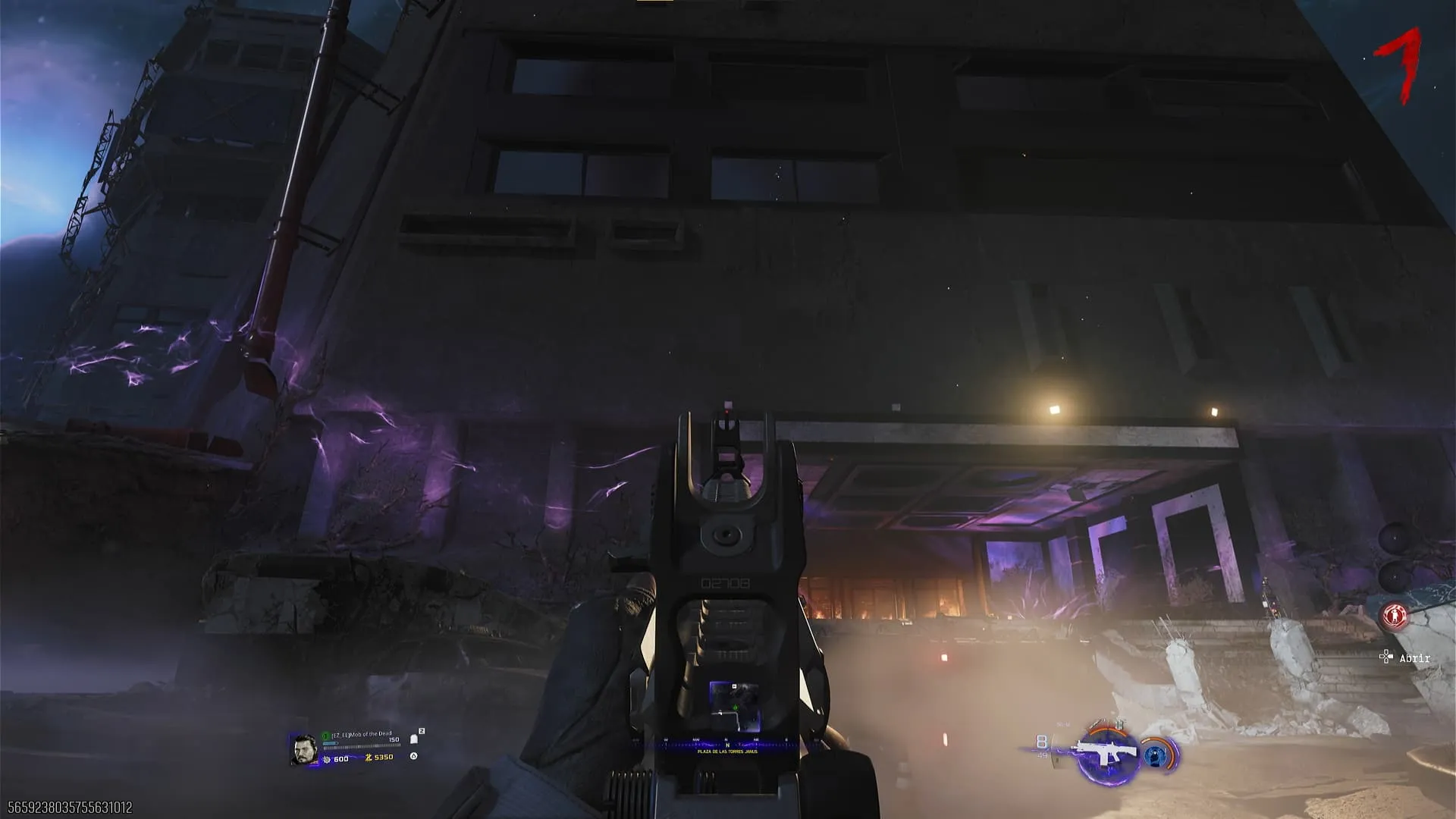Screen dimensions: 1456x819
Task: Click the minimap above the compass
Action: pos(734,700)
